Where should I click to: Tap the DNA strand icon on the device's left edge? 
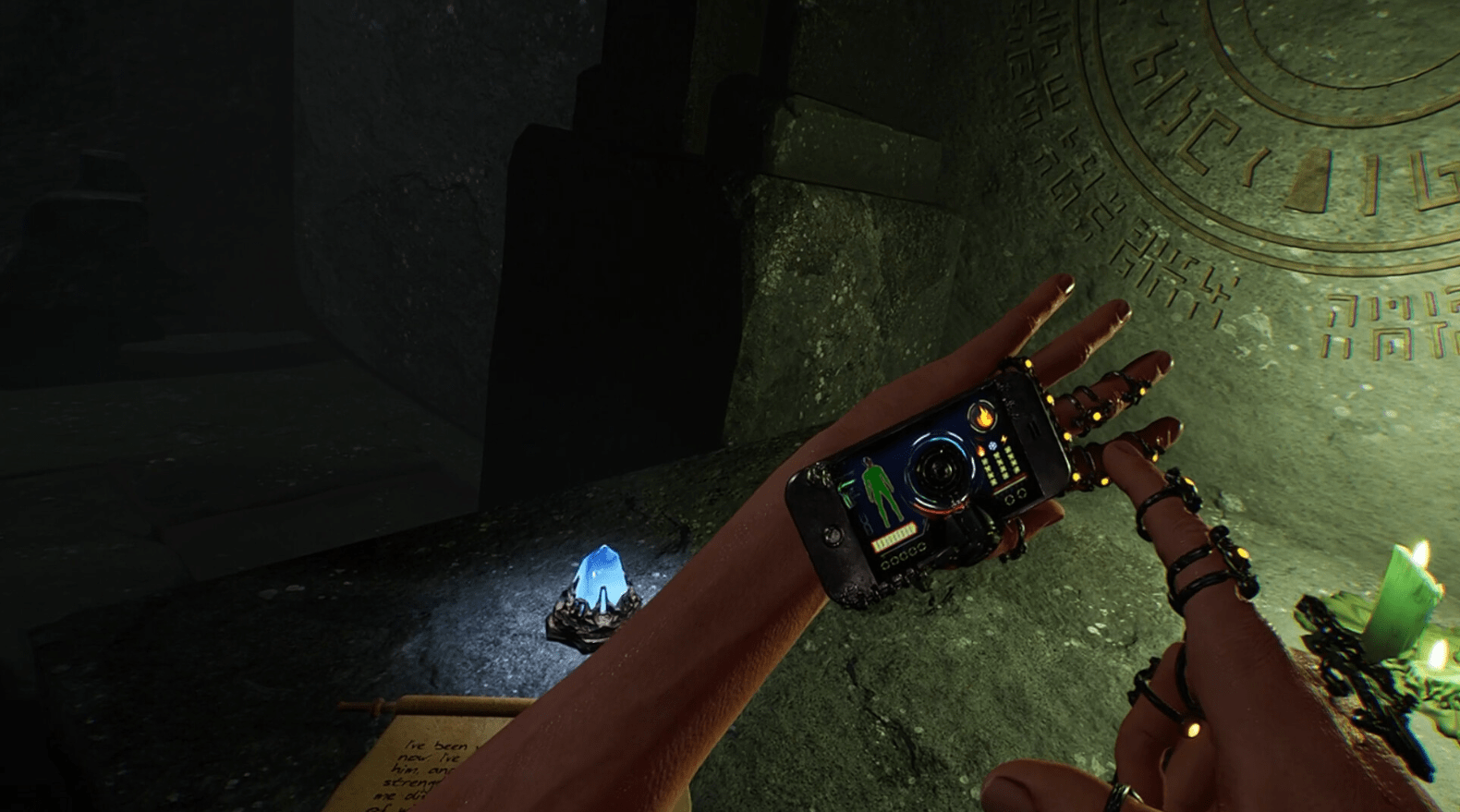coord(867,524)
